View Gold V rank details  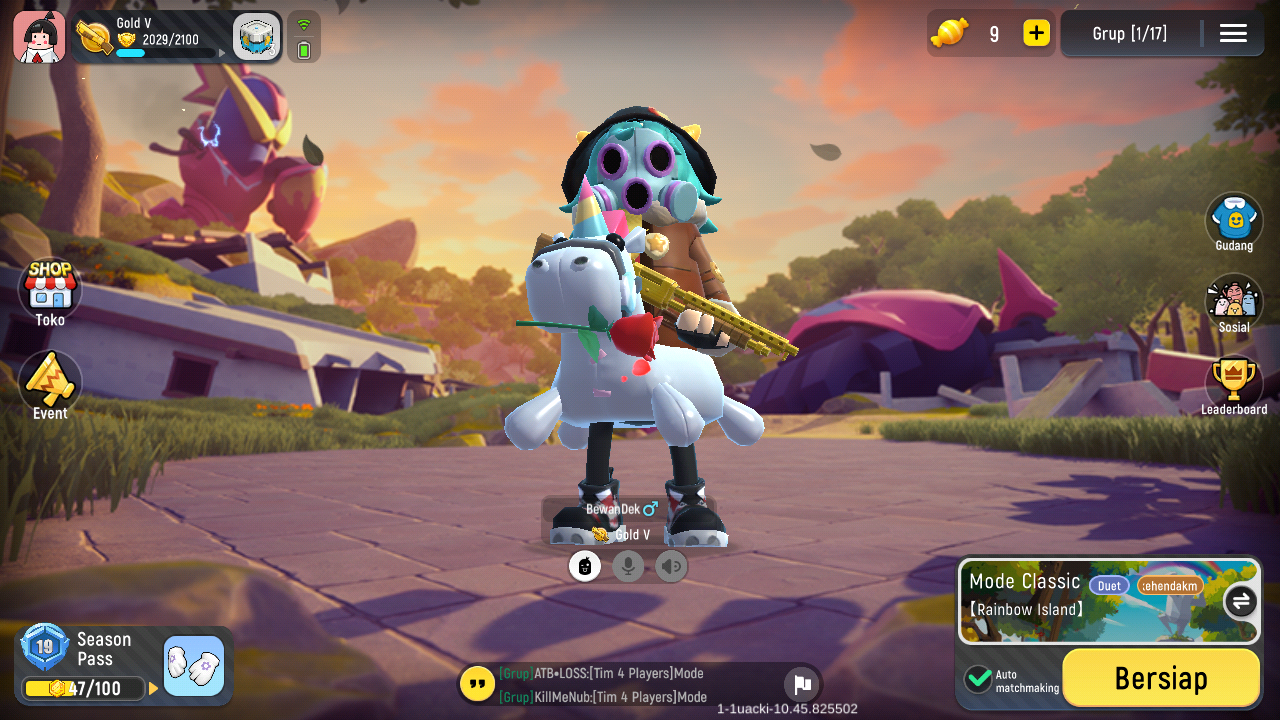coord(150,37)
